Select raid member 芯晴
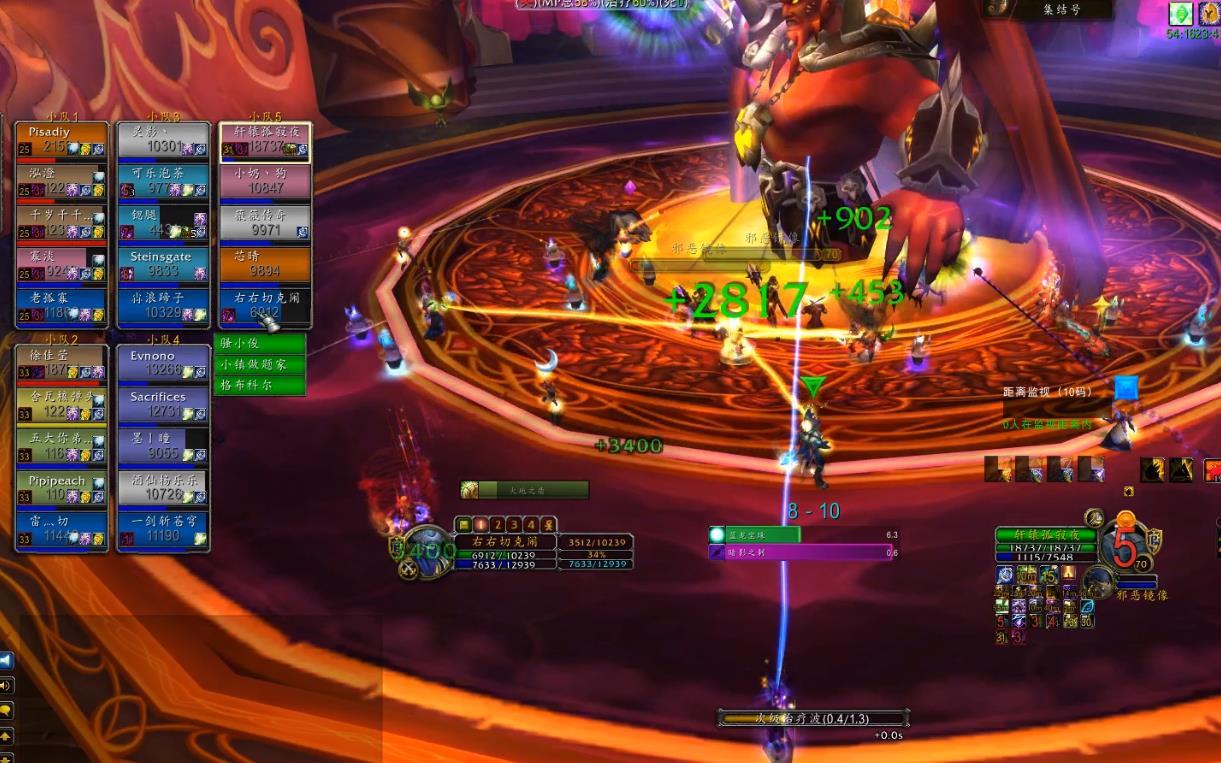The image size is (1221, 763). 265,264
